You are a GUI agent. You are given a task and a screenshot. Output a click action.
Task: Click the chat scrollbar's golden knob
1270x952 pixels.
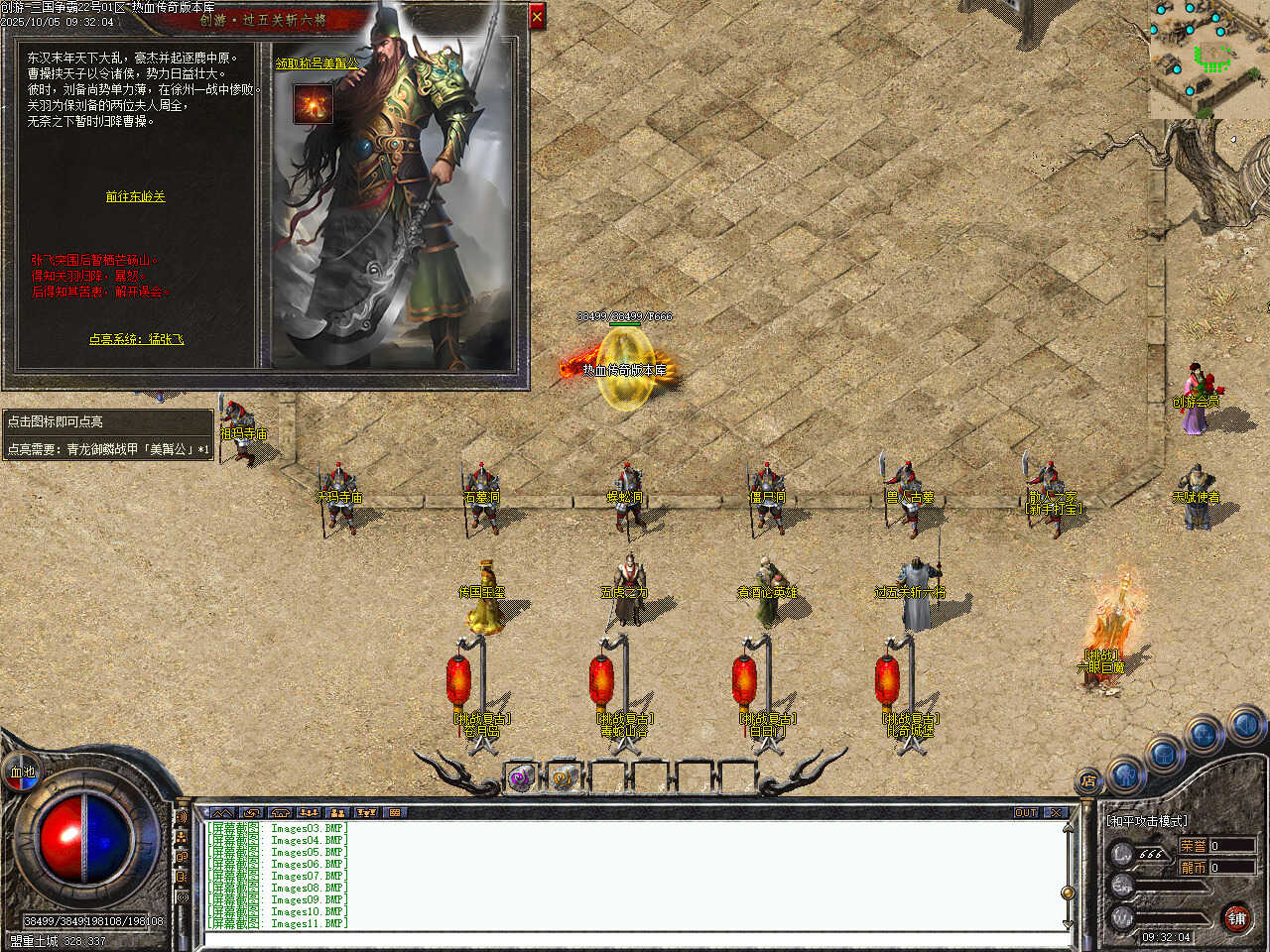(x=1068, y=892)
